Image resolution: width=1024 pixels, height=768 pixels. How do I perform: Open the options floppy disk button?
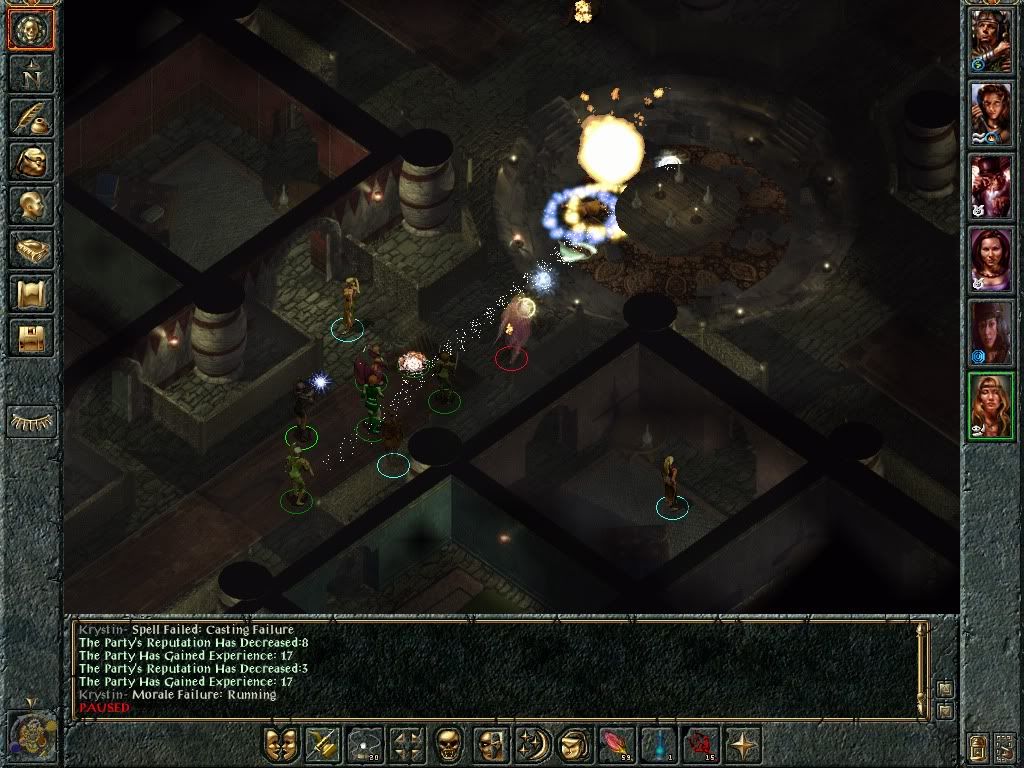31,337
